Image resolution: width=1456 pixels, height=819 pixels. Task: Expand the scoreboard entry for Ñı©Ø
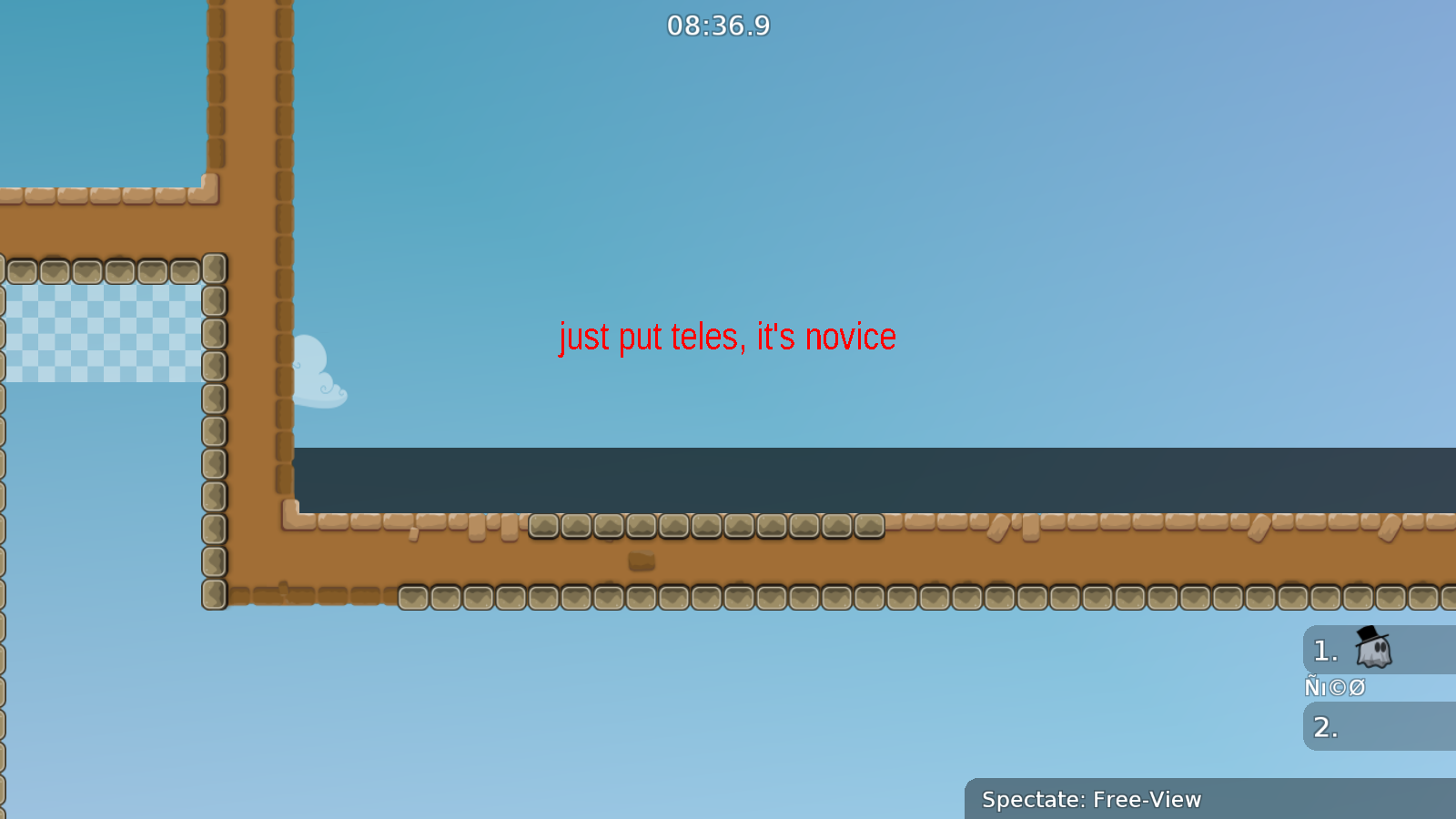click(x=1335, y=687)
